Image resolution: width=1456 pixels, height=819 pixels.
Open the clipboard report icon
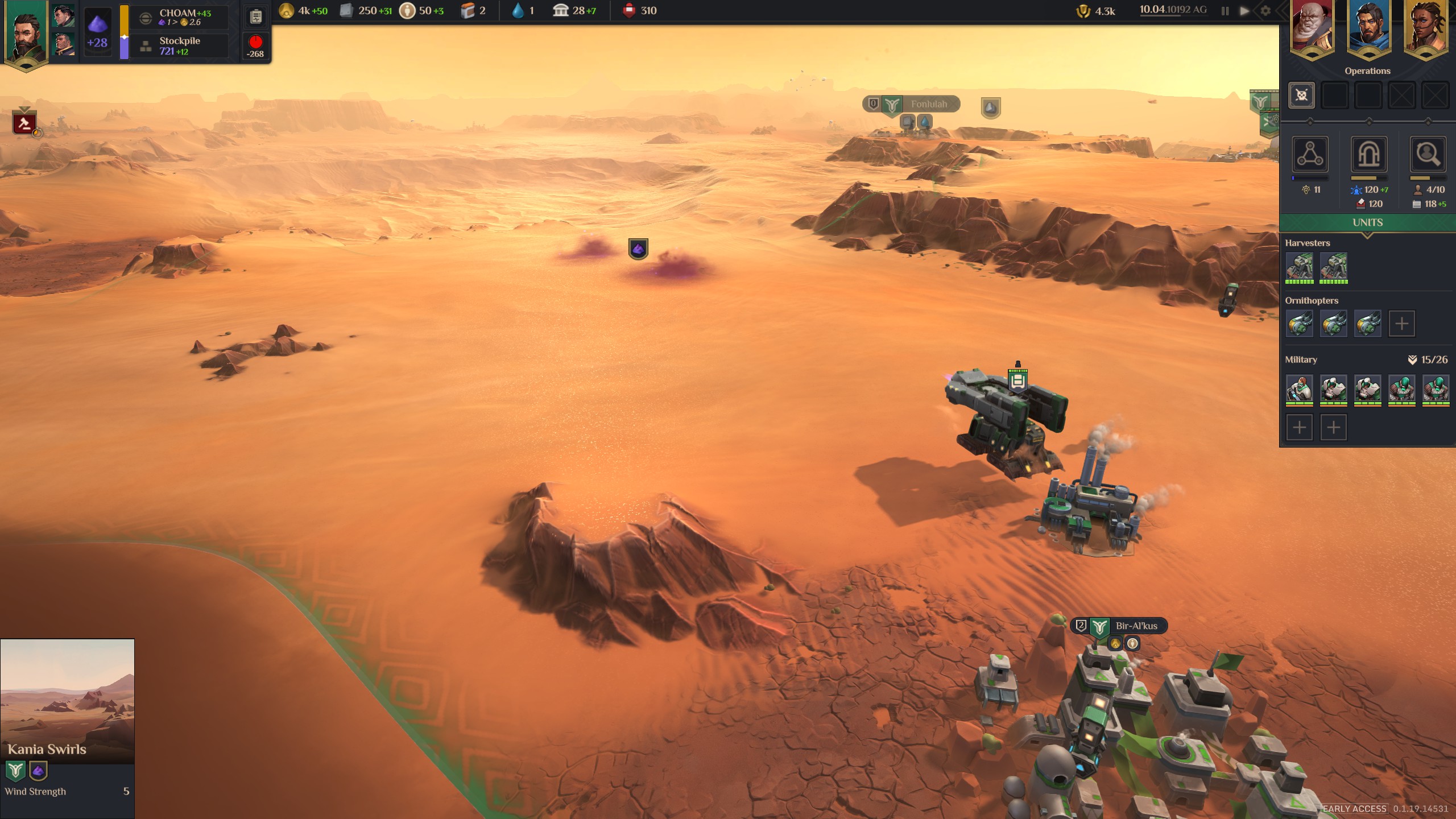coord(256,17)
